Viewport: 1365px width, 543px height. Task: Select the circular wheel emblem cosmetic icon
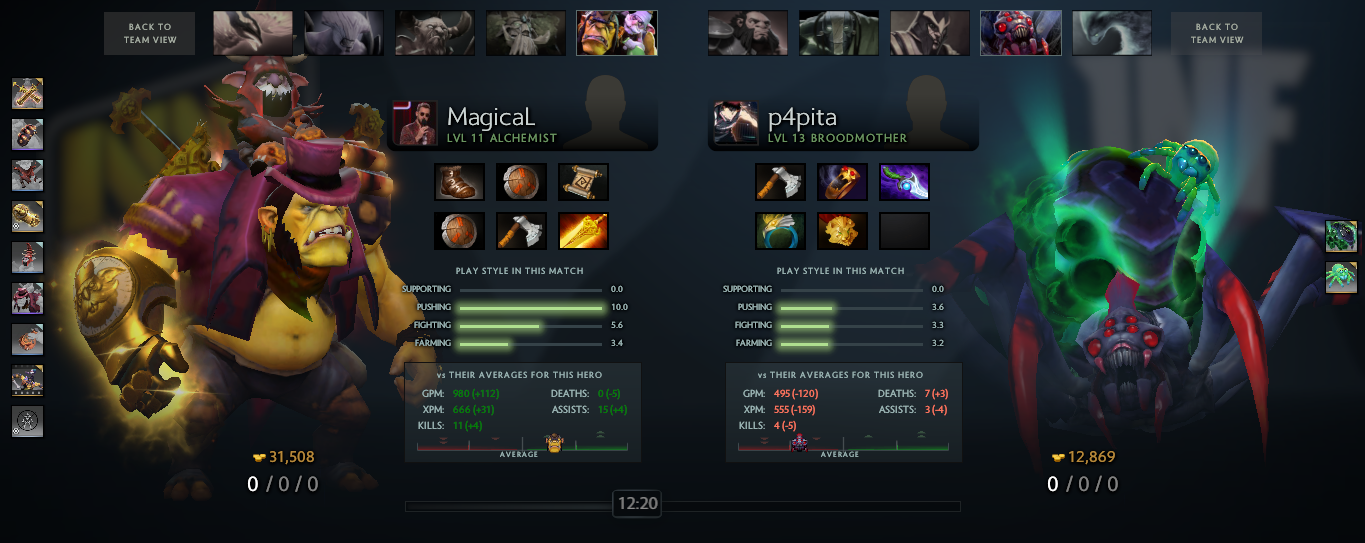(x=27, y=421)
